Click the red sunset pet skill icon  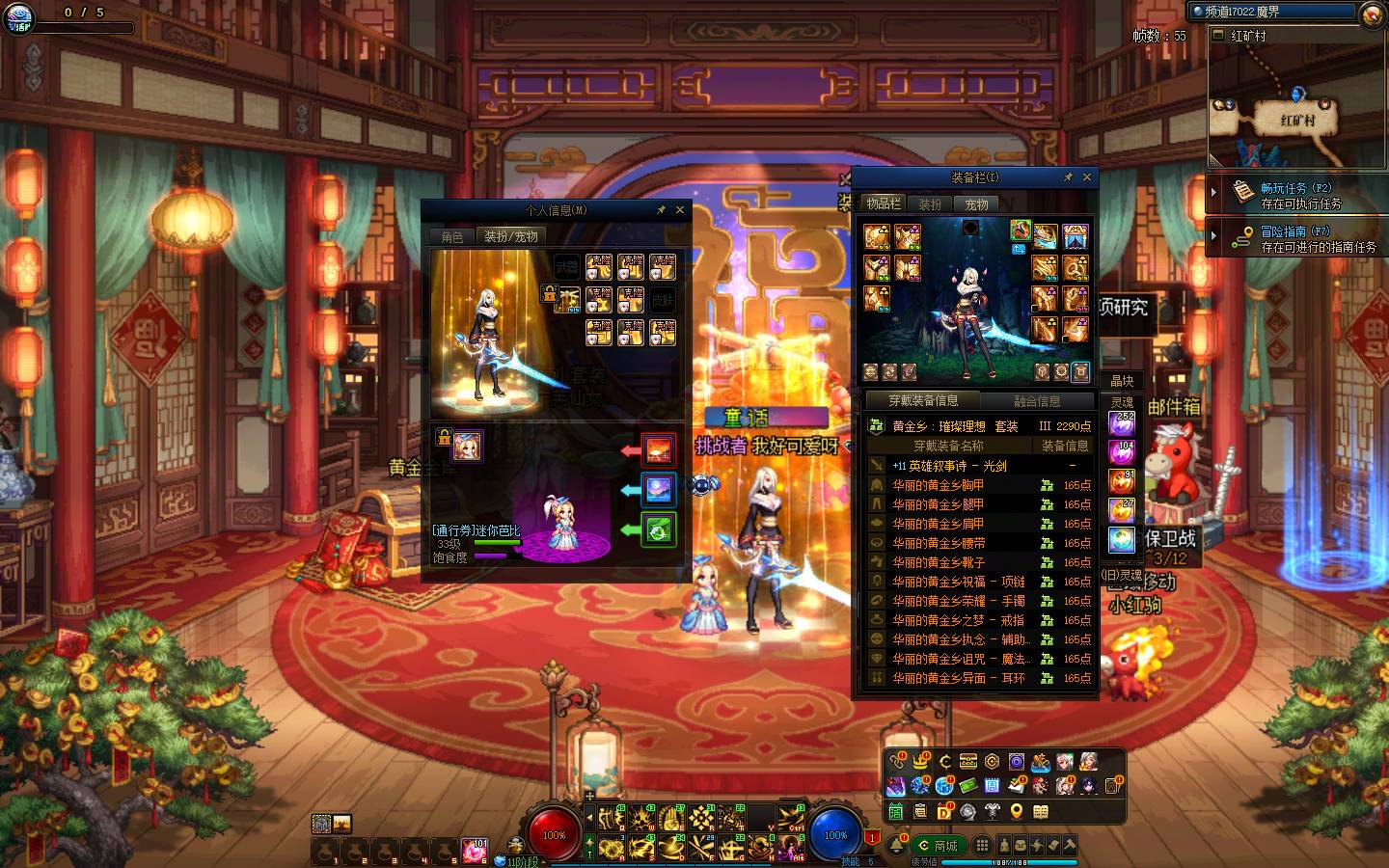[659, 449]
